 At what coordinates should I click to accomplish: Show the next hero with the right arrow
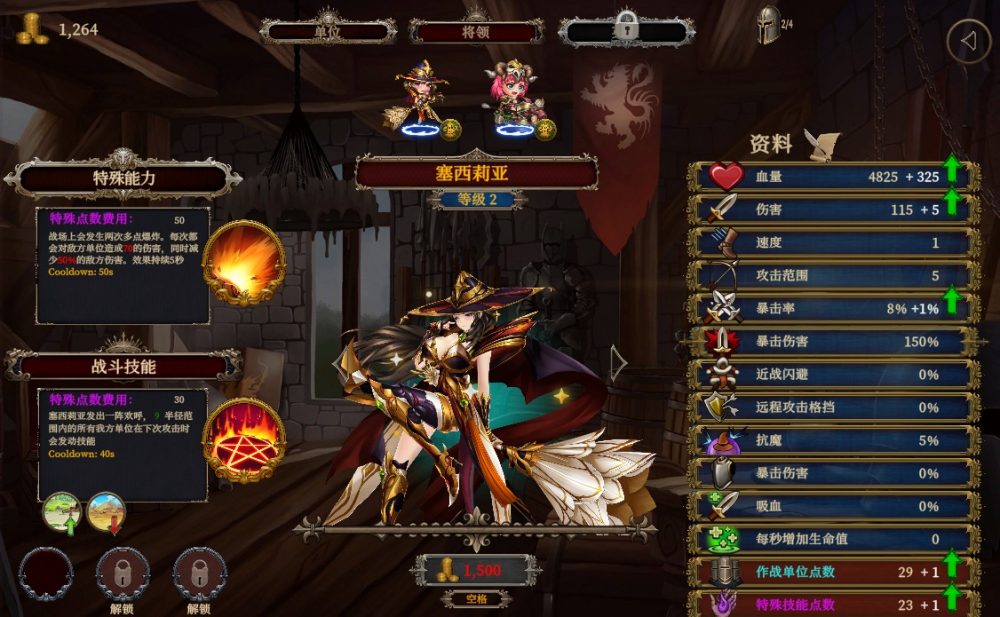point(619,364)
